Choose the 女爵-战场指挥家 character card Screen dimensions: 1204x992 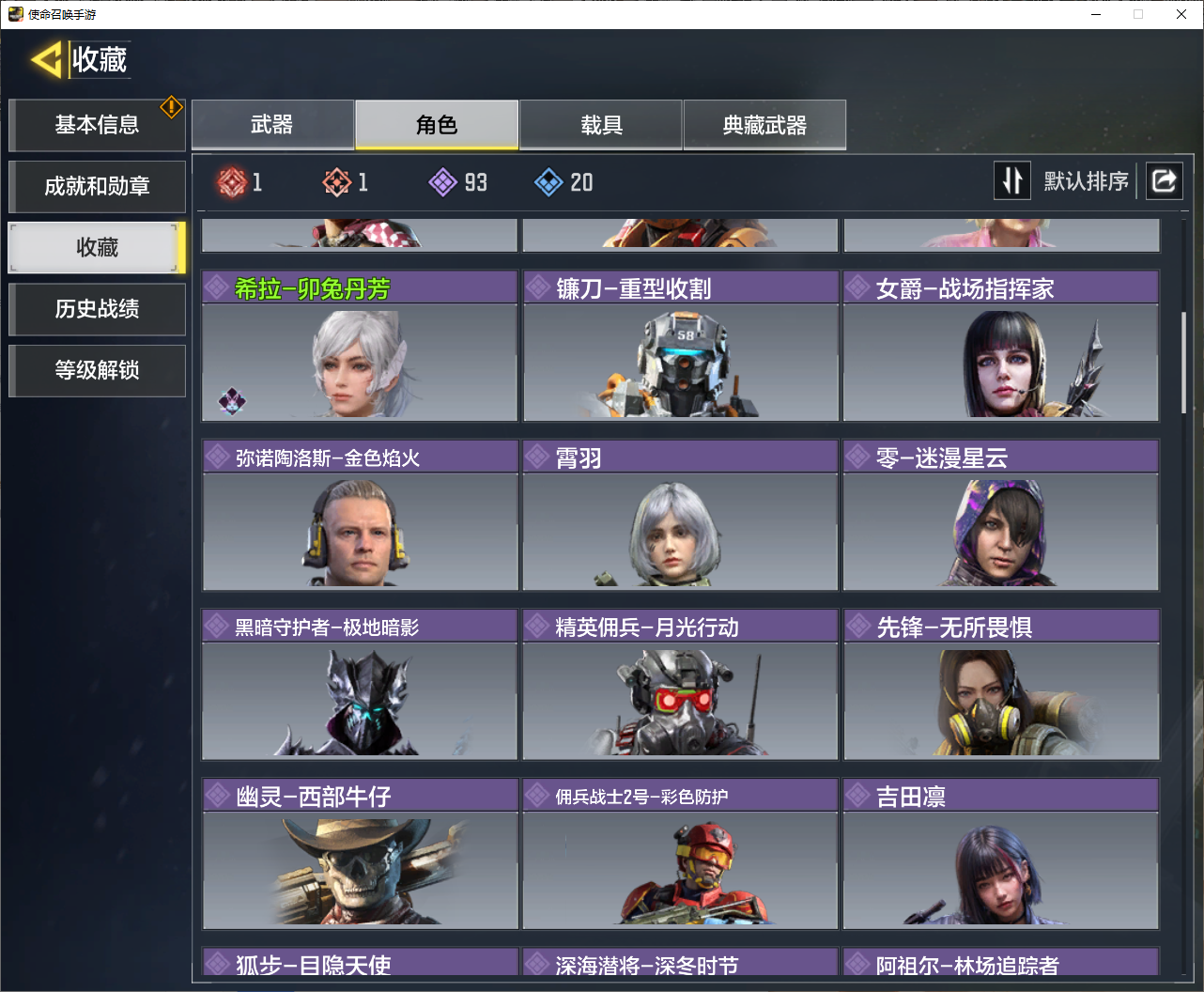click(1001, 346)
